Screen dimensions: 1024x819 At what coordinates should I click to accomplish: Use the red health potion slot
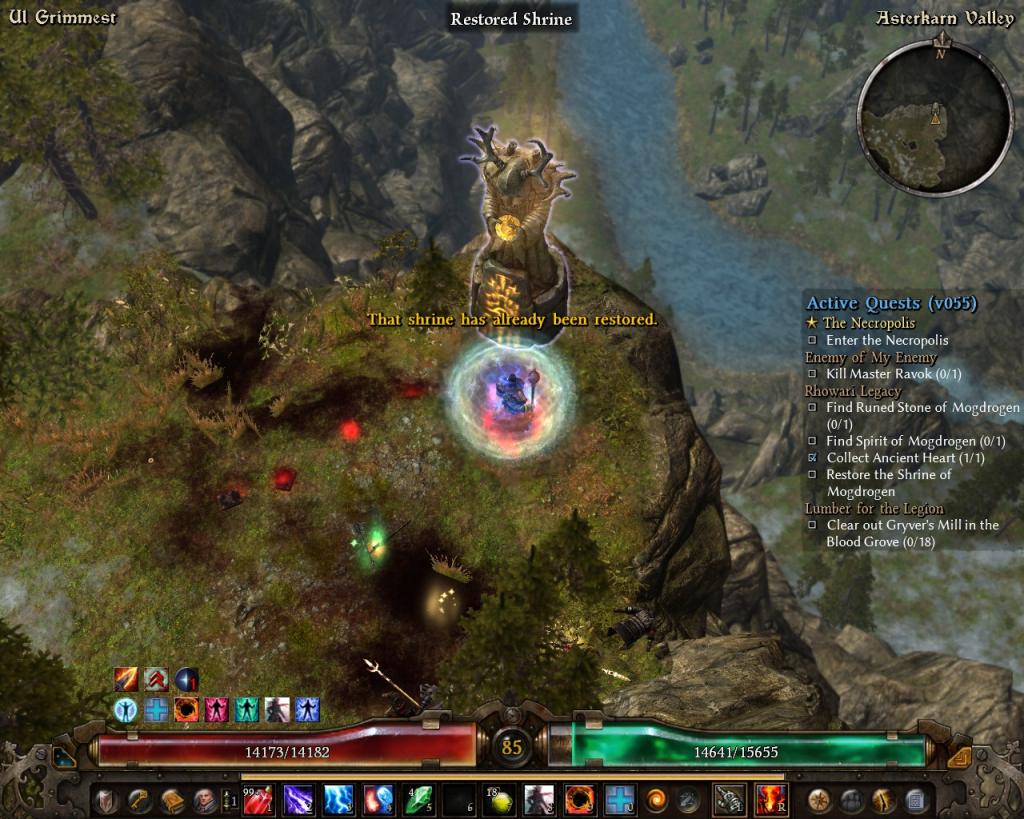258,799
